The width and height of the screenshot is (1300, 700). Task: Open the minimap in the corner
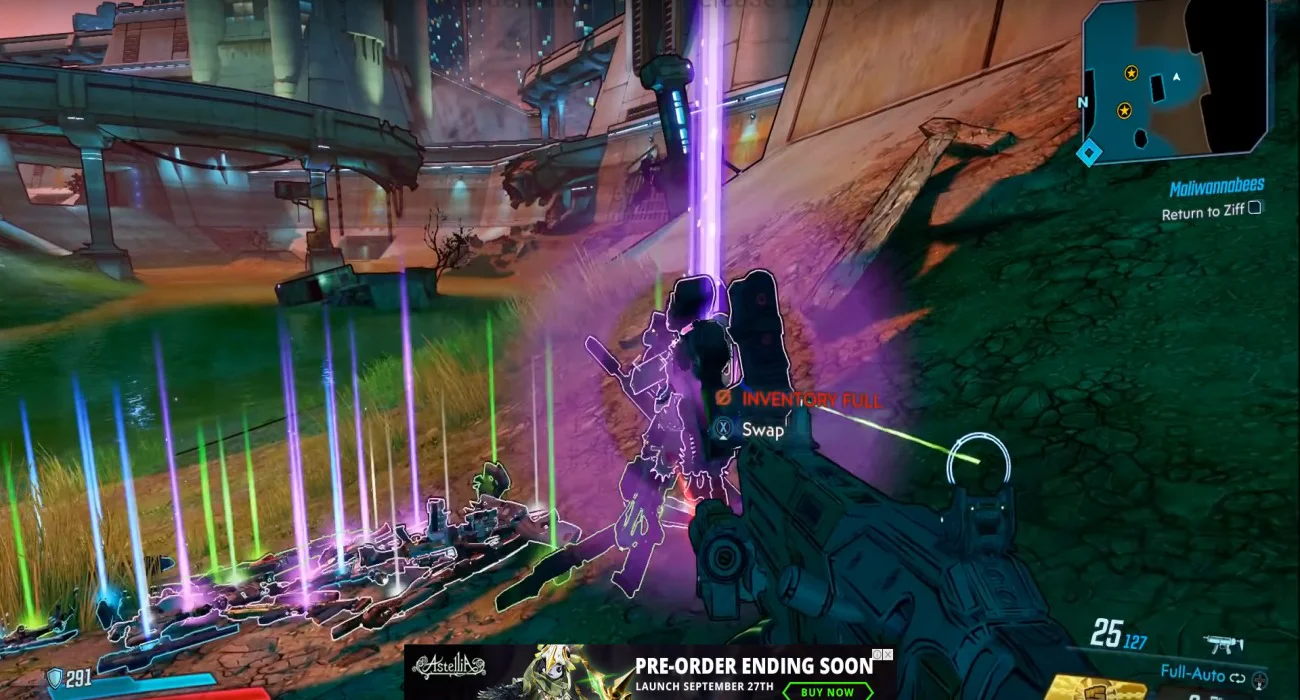click(x=1175, y=80)
